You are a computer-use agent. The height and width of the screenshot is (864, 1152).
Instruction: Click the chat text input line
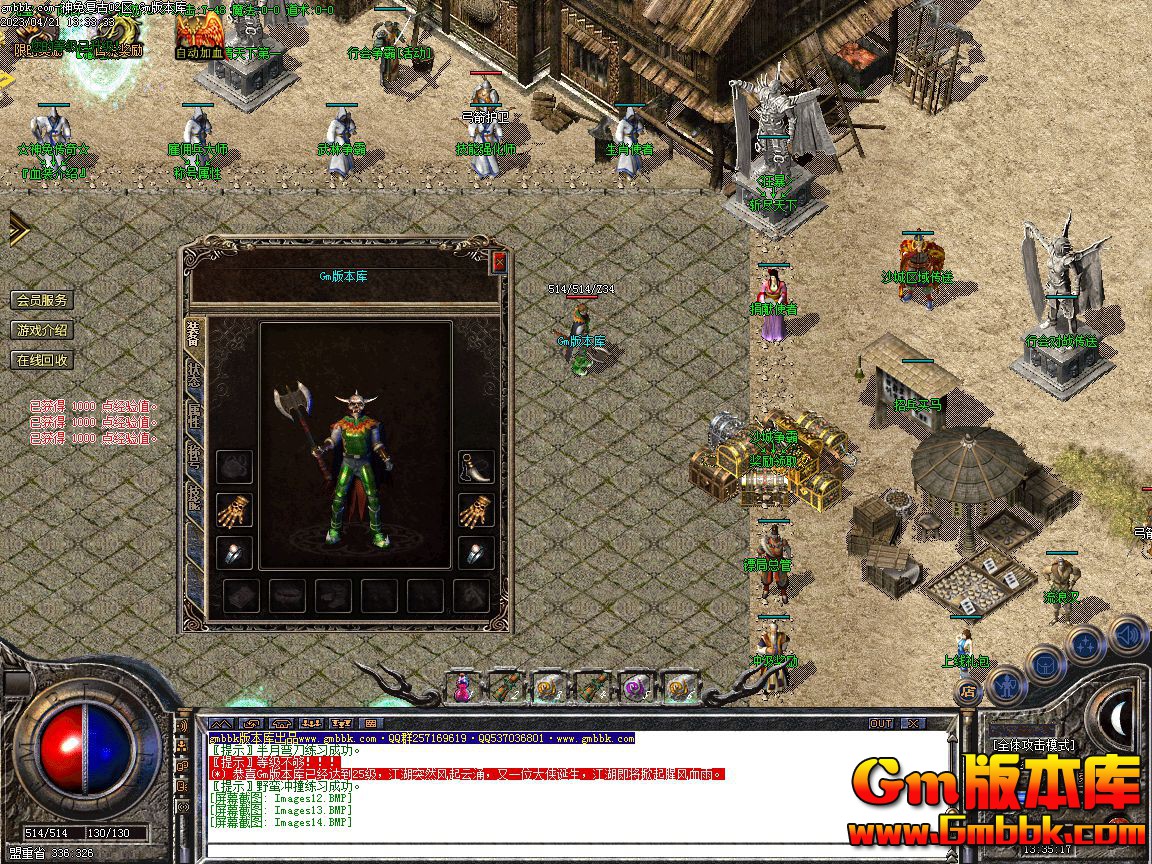575,852
